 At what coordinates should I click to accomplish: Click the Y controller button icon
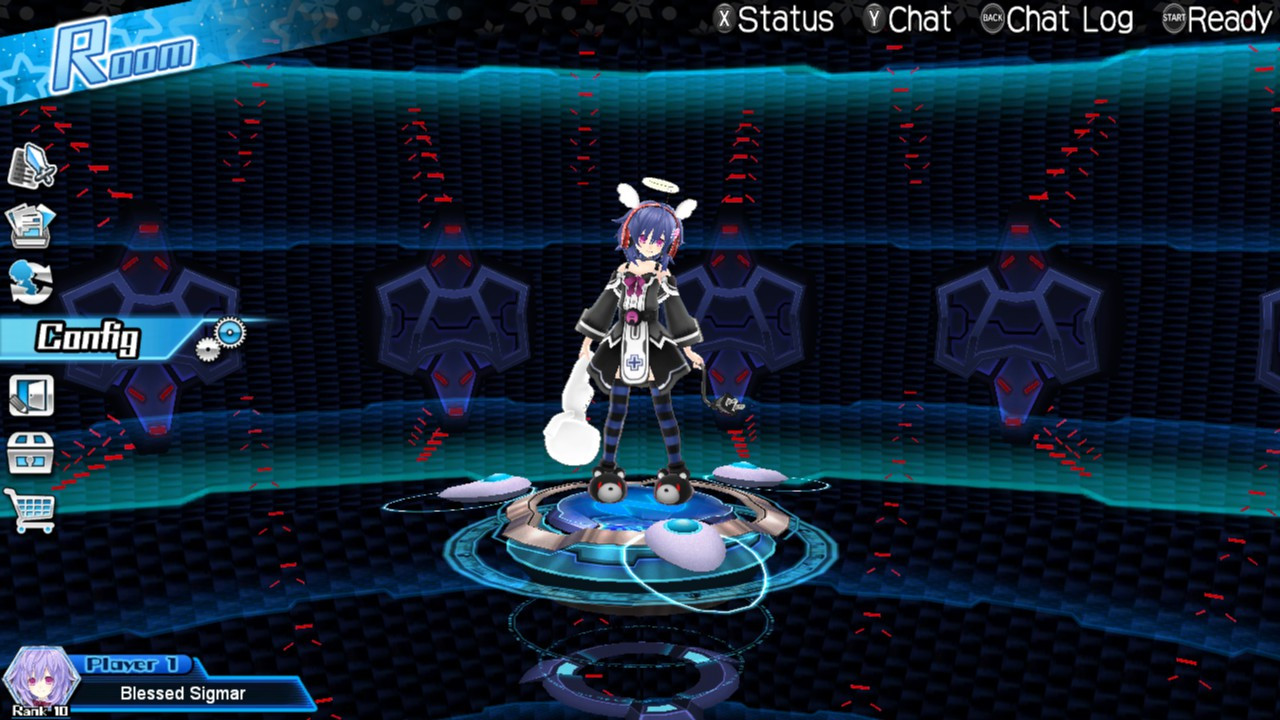875,19
